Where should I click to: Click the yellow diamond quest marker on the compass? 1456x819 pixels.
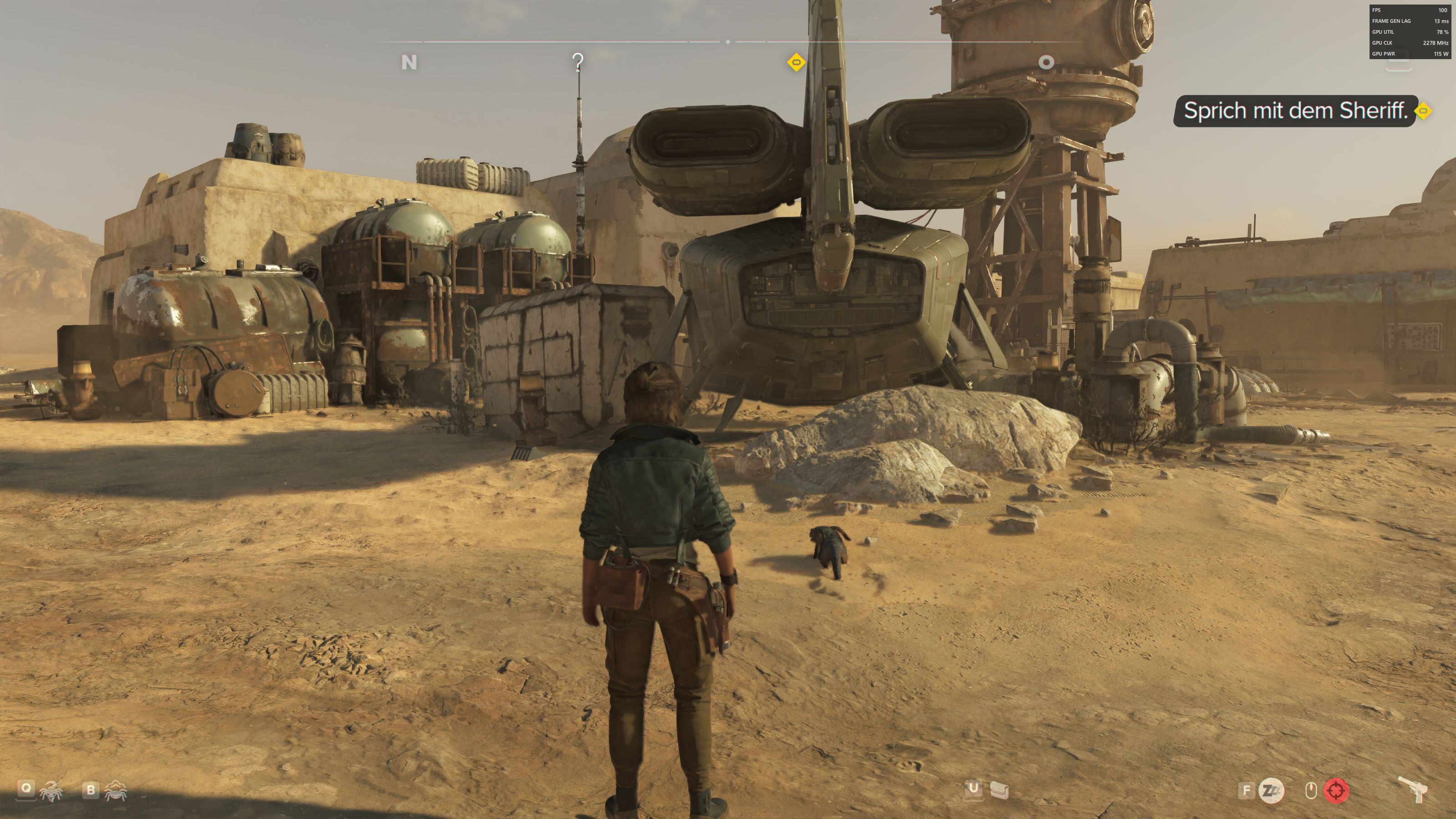click(796, 62)
